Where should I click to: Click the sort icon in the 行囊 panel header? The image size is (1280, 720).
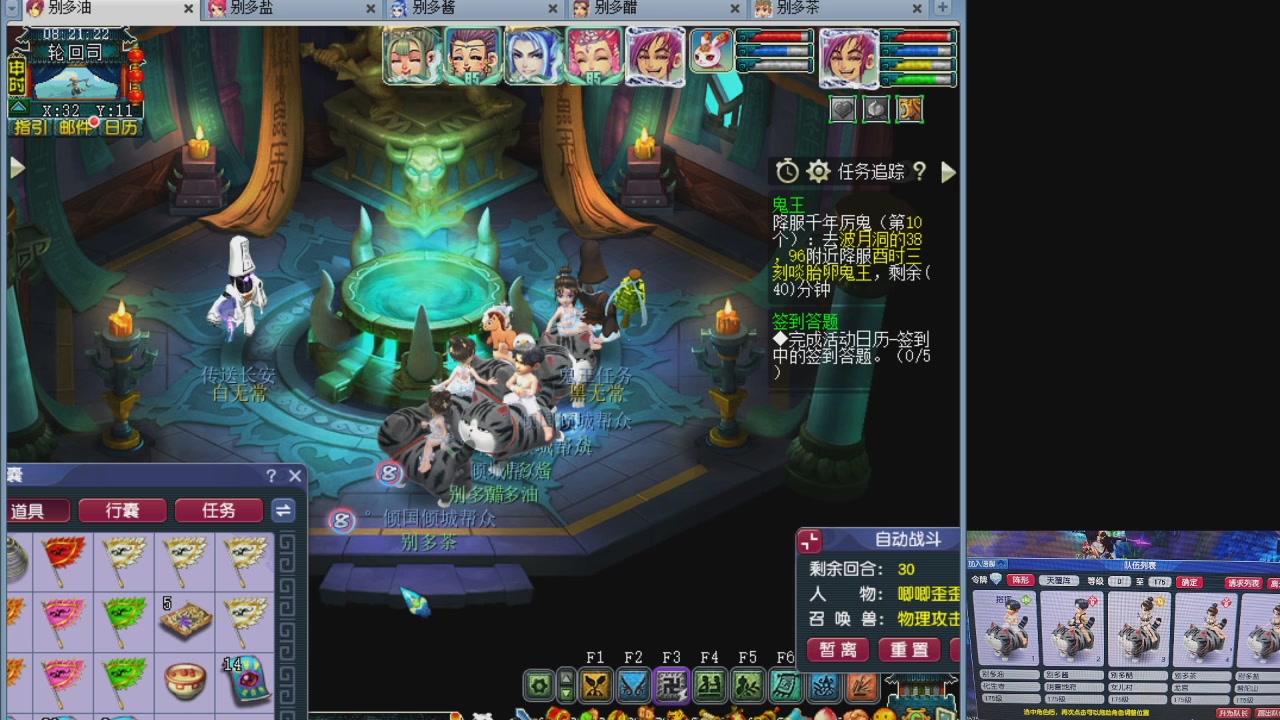point(283,510)
